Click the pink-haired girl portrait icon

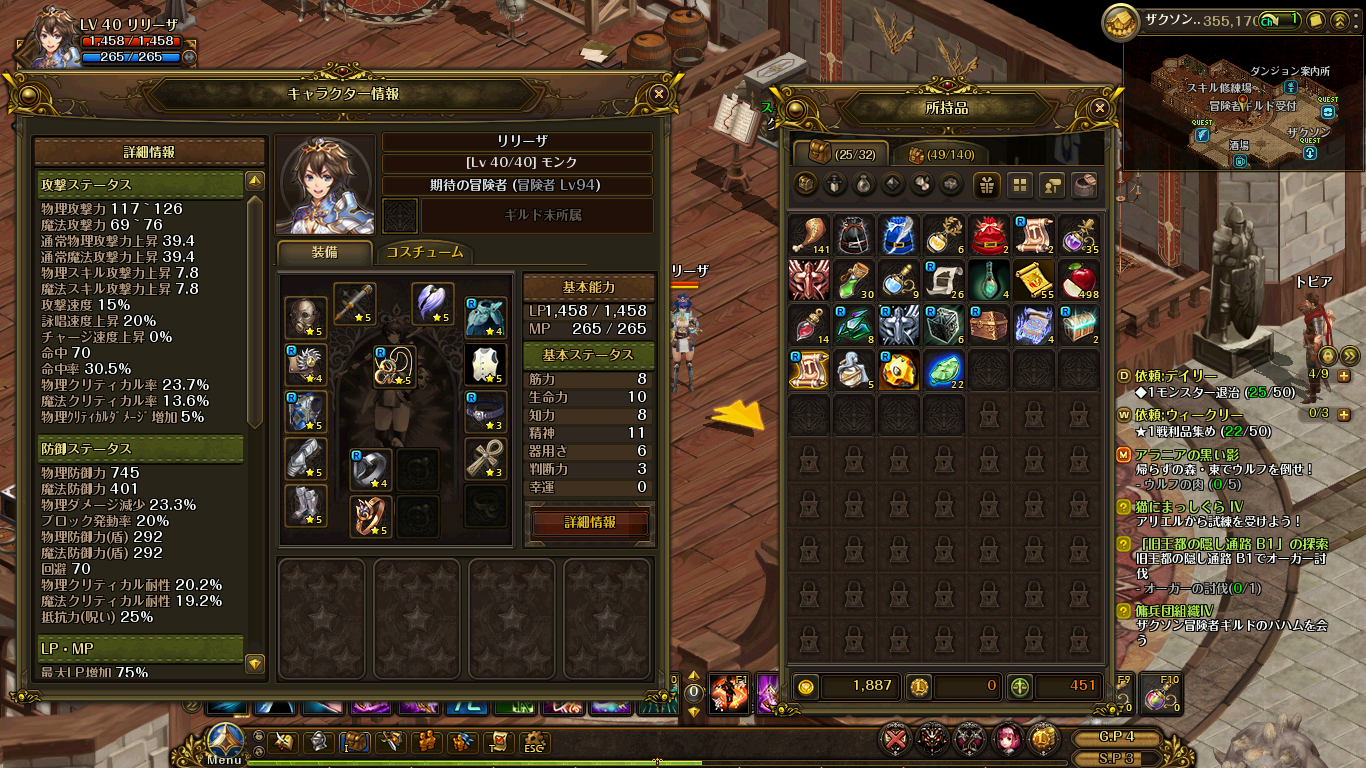[x=1007, y=739]
